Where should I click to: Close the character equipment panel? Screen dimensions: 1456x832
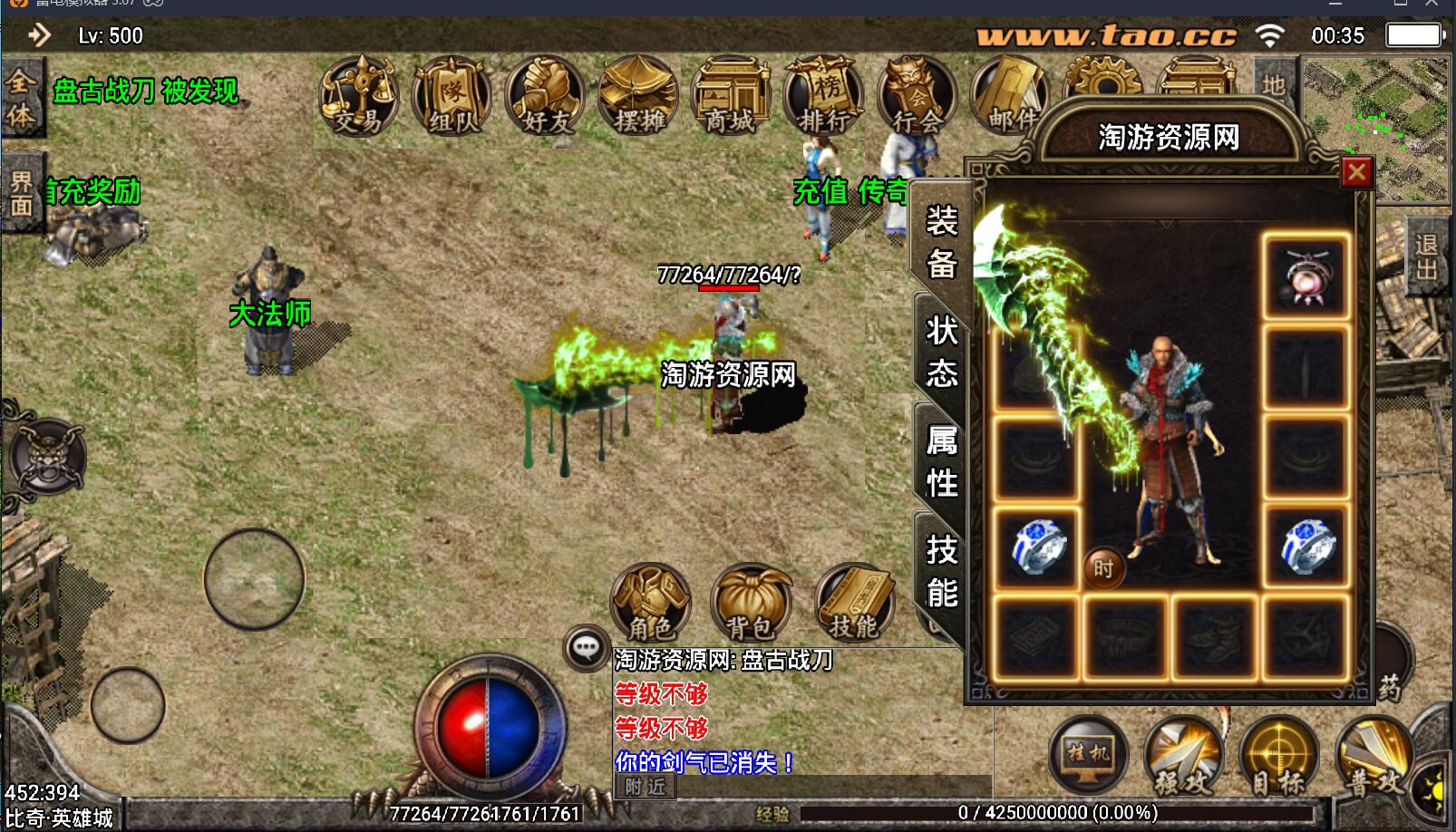pos(1356,172)
